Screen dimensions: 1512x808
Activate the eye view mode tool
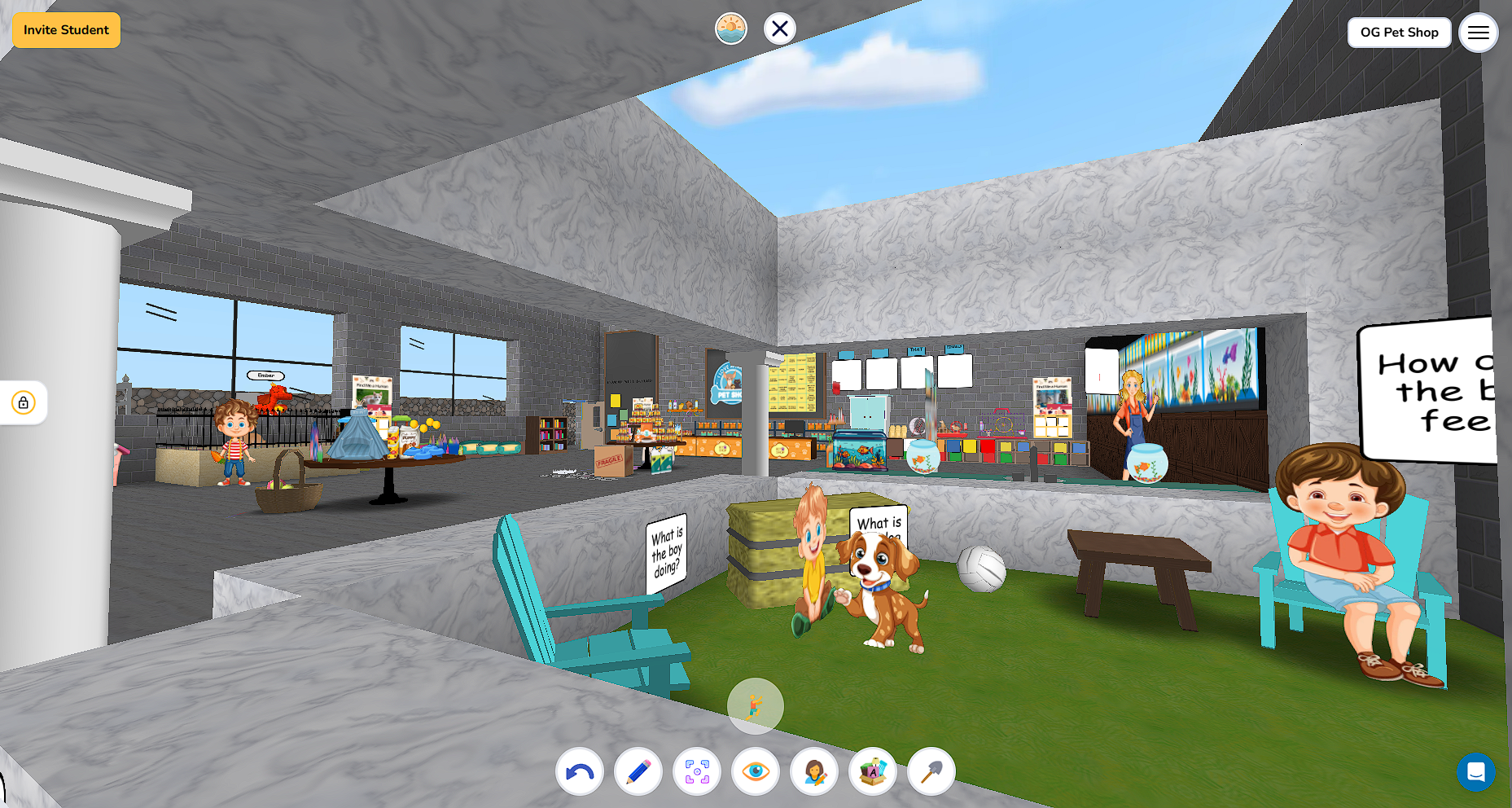coord(755,771)
